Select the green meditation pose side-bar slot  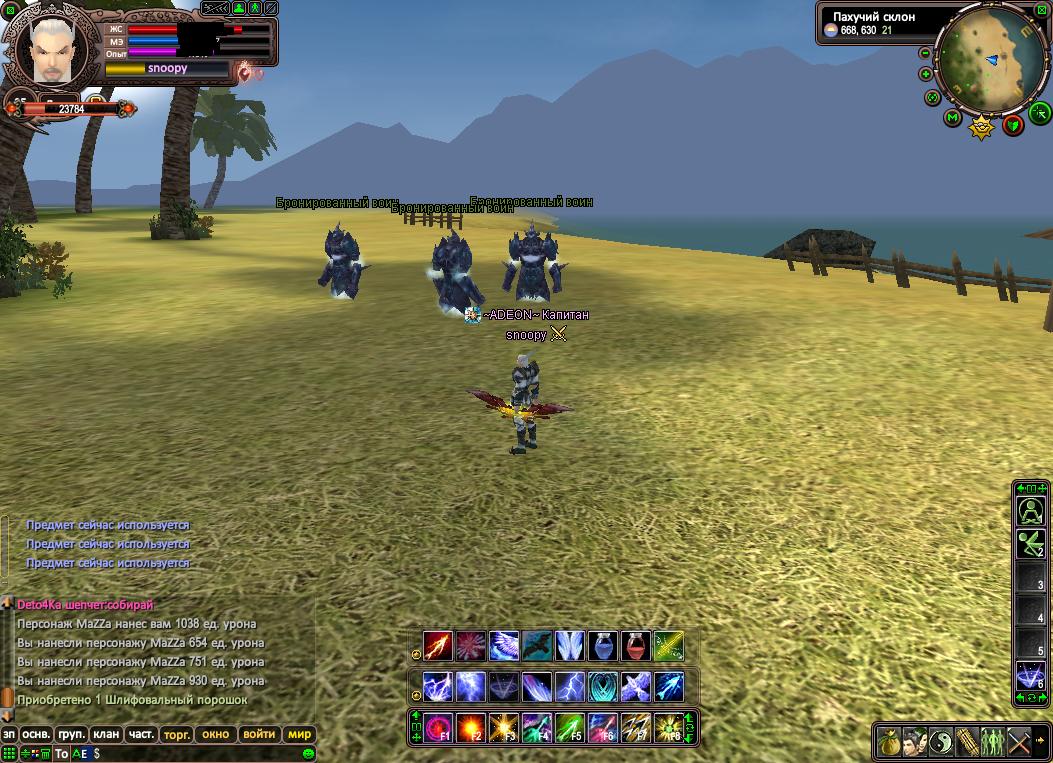[1030, 511]
